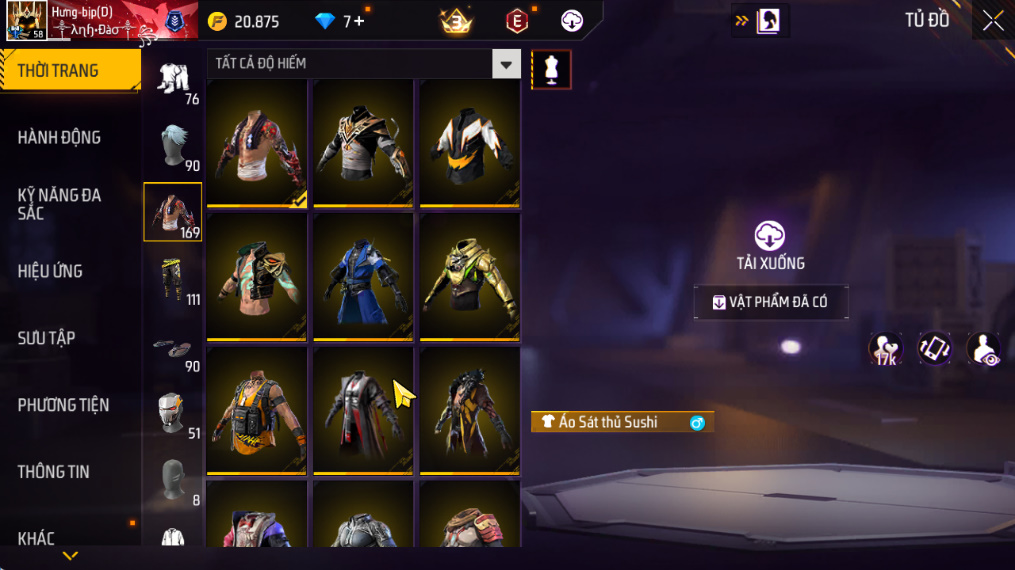Switch to the THỜI TRANG tab
Image resolution: width=1015 pixels, height=570 pixels.
click(x=70, y=71)
